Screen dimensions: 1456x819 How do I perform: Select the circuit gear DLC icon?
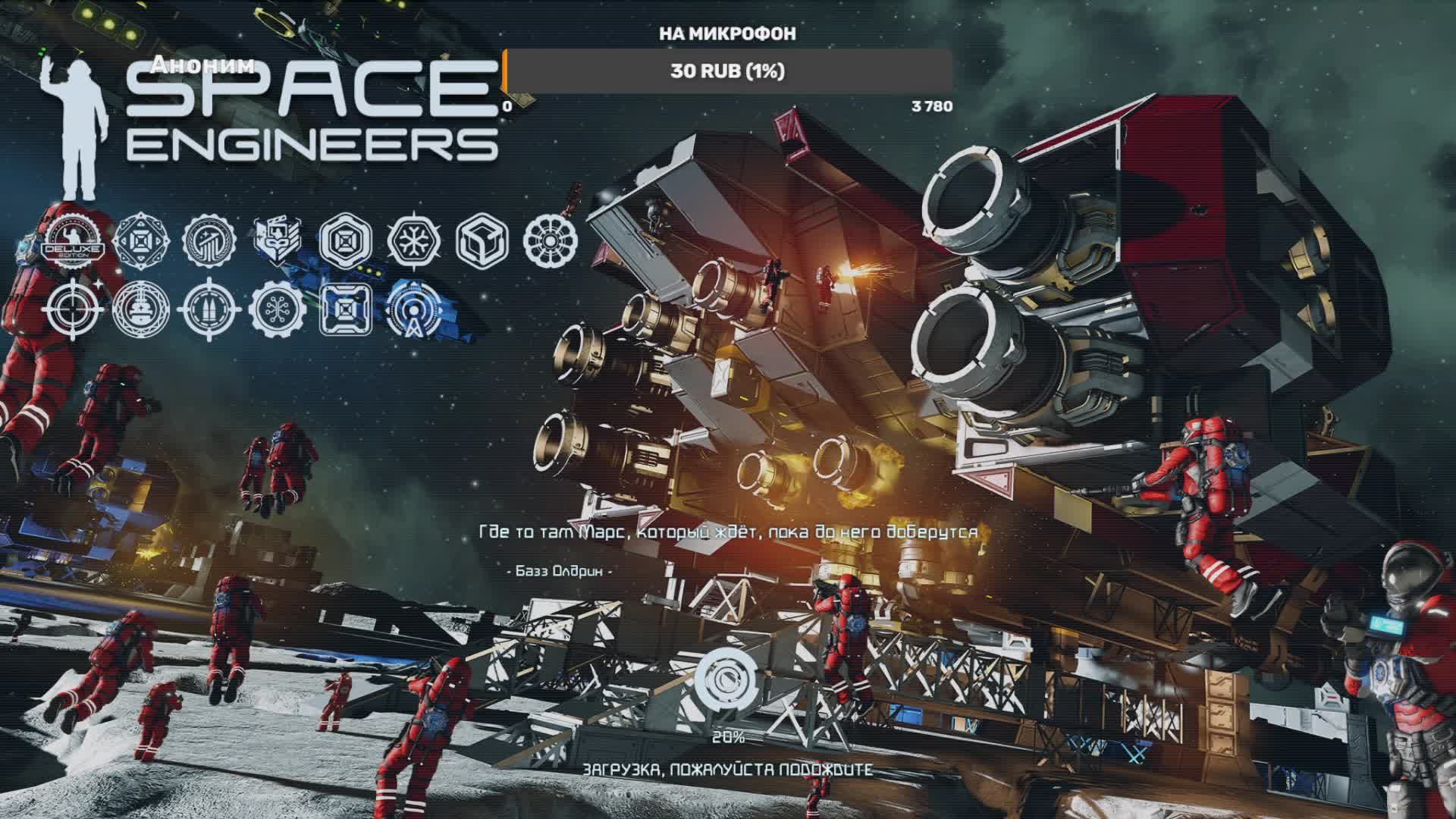278,309
